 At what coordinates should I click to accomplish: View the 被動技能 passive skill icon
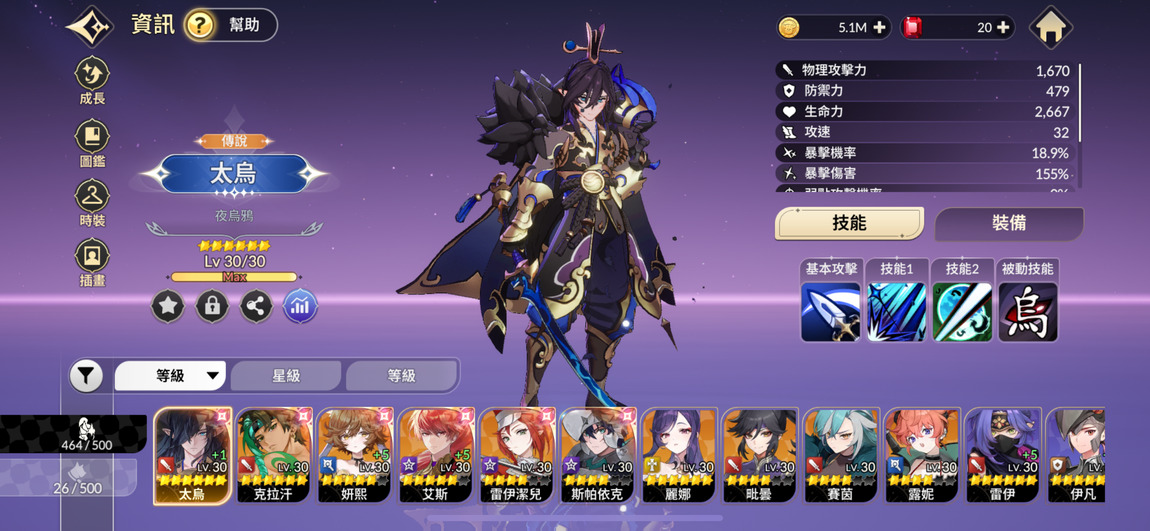[x=1027, y=311]
